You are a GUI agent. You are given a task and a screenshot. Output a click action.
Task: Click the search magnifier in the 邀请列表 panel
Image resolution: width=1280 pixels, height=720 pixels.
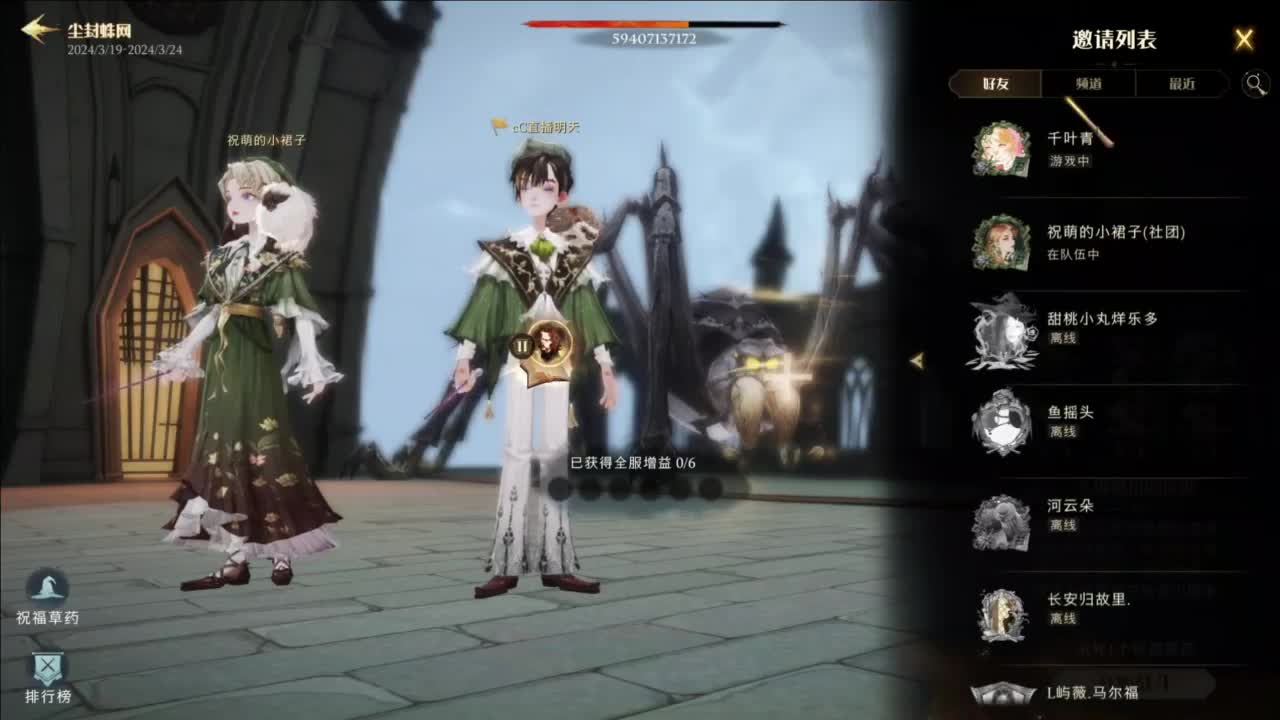pyautogui.click(x=1257, y=84)
